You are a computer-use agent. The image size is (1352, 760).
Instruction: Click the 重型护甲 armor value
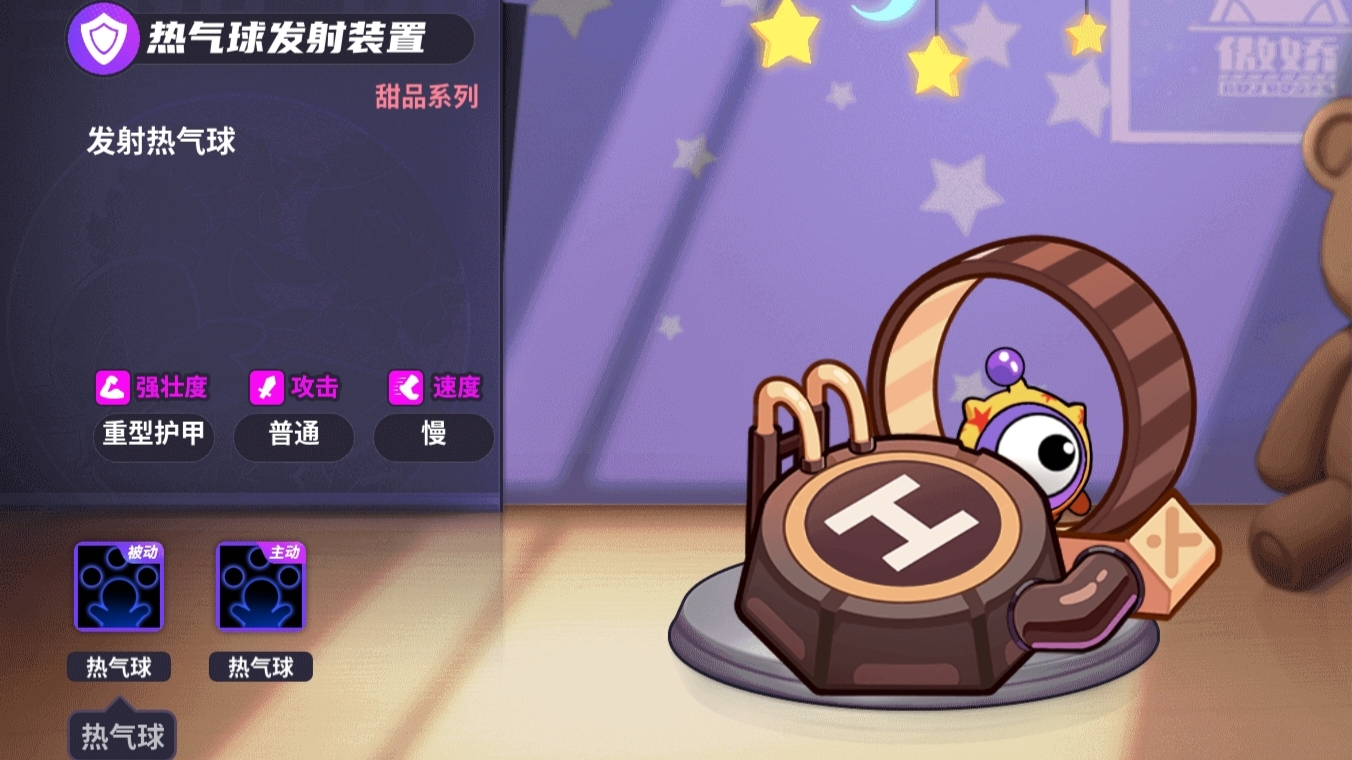pyautogui.click(x=152, y=437)
